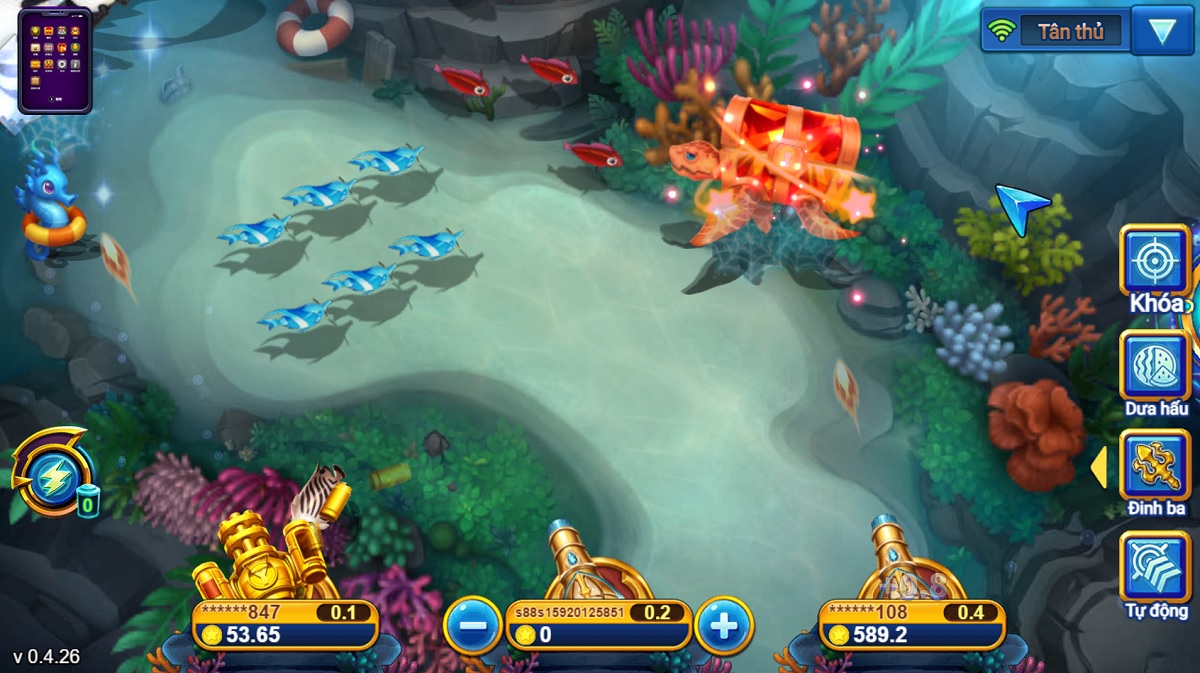Select the Đinh ba trident weapon

1155,466
